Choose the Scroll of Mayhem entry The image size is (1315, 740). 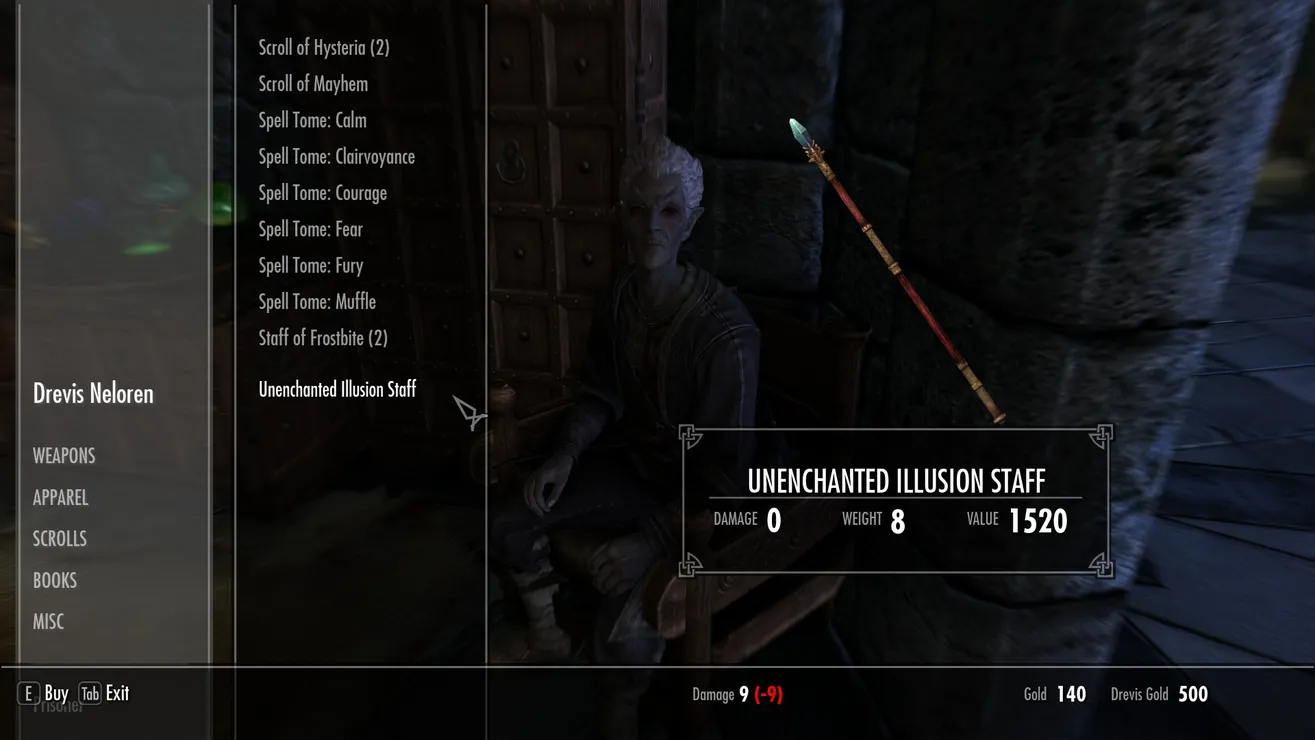point(313,84)
